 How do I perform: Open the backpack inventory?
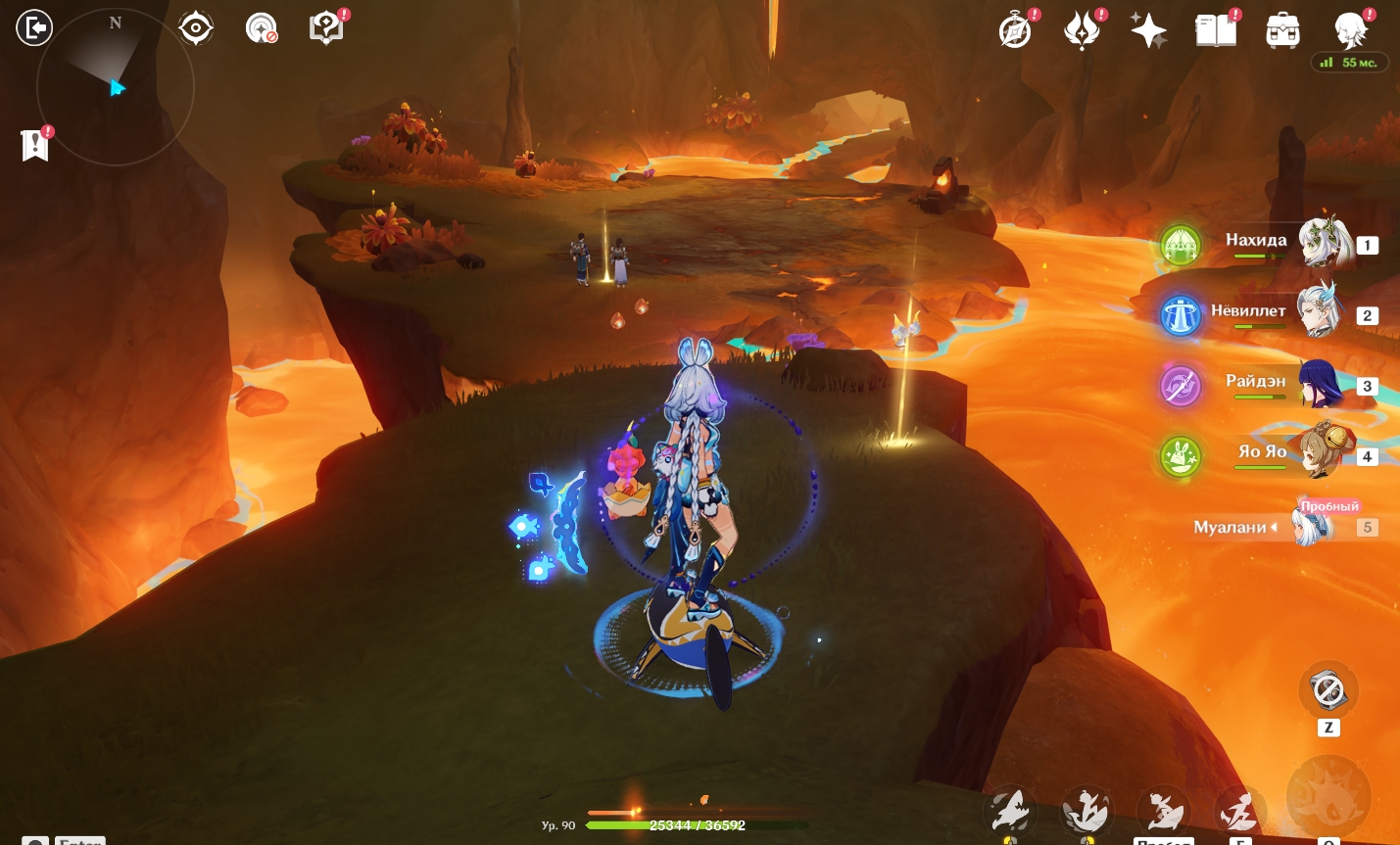pos(1282,31)
